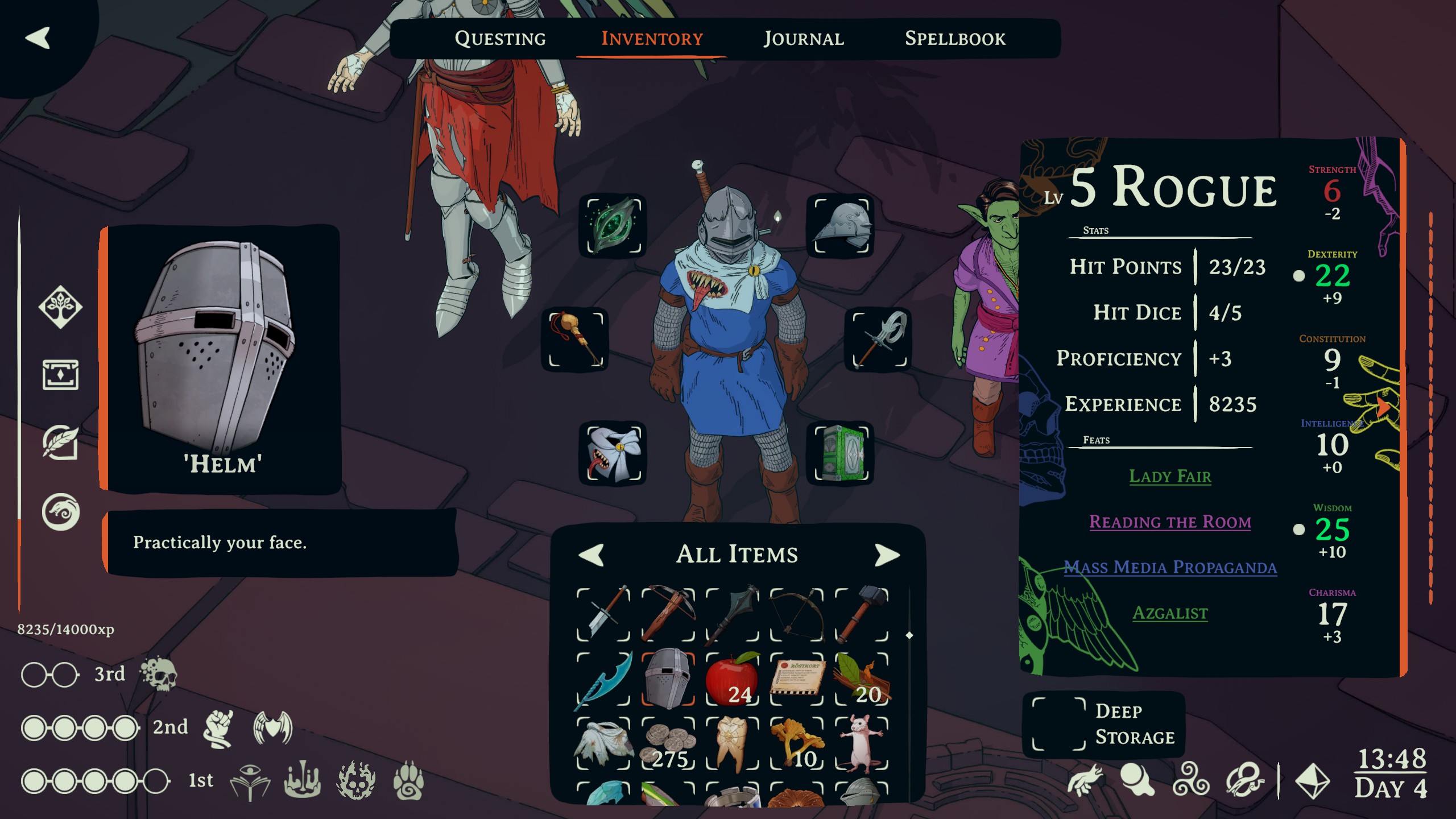Switch to the Journal tab

click(x=803, y=39)
